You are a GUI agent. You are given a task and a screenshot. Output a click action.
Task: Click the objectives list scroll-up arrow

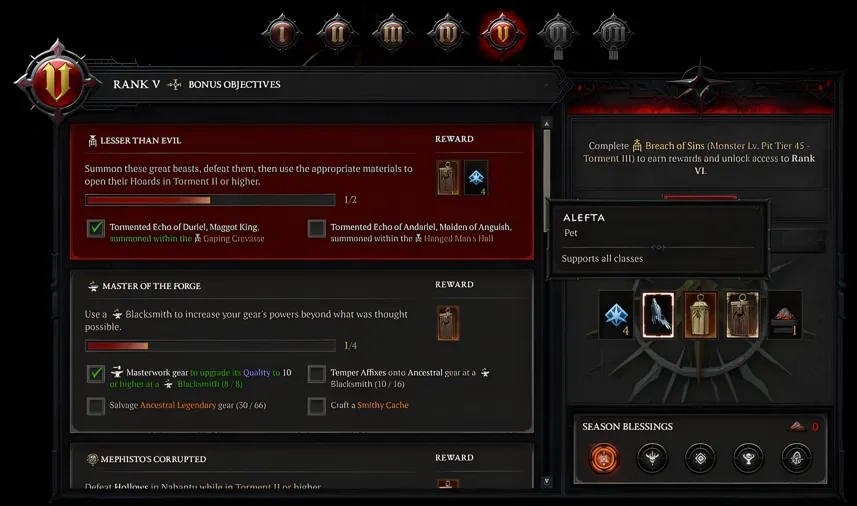[x=546, y=125]
